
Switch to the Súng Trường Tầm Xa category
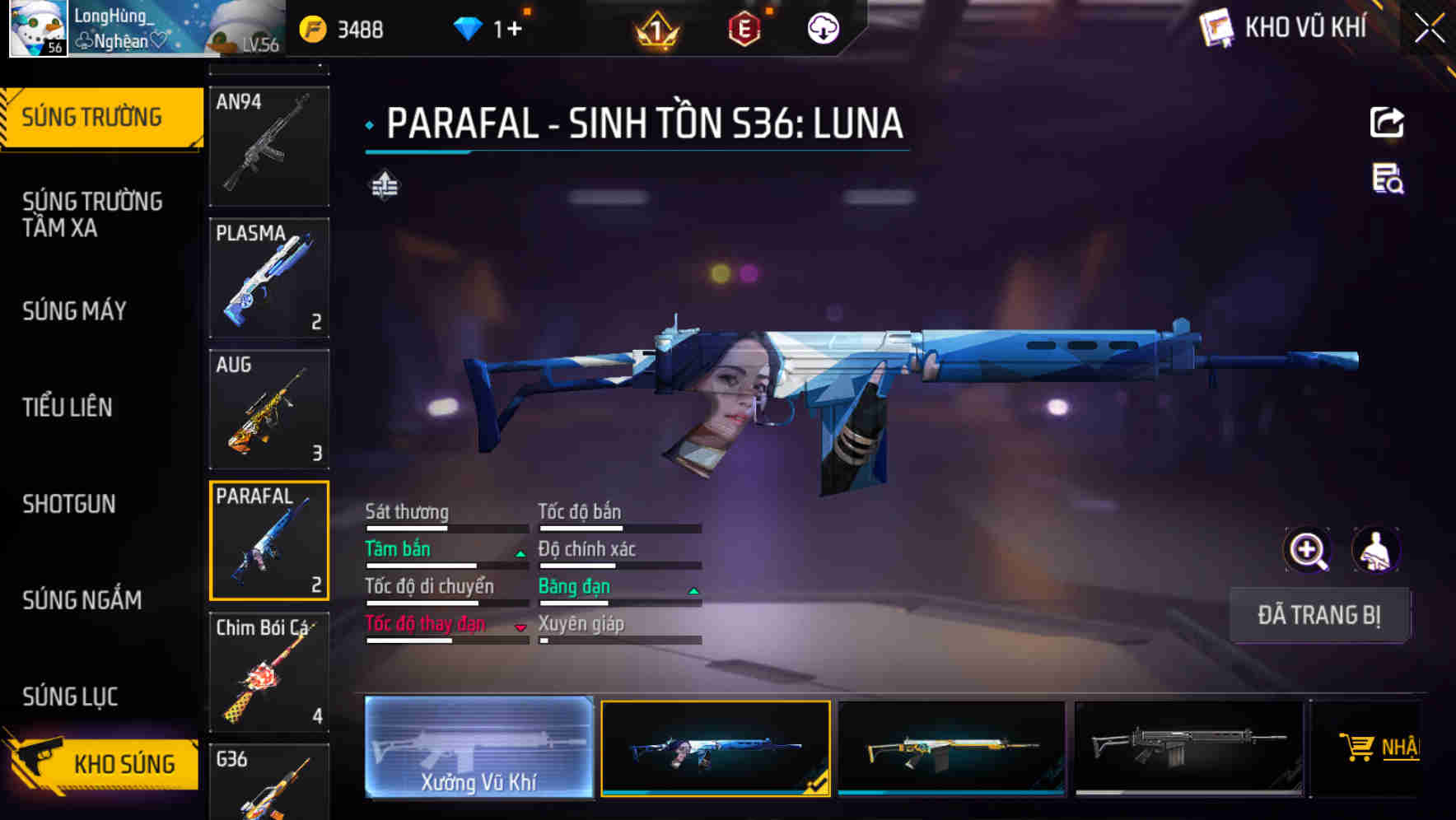tap(92, 214)
